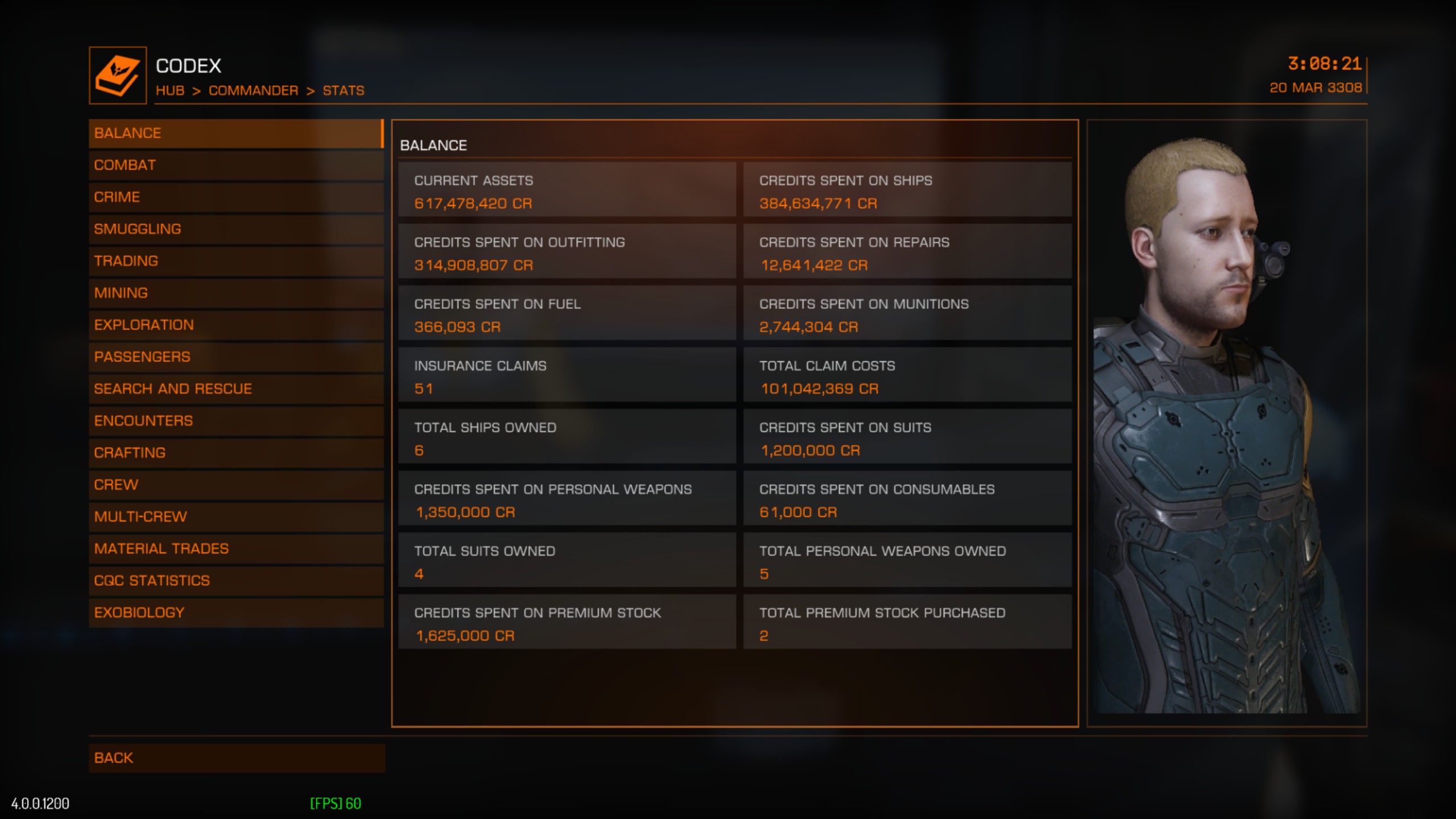This screenshot has width=1456, height=819.
Task: Switch to Smuggling stats
Action: tap(235, 229)
